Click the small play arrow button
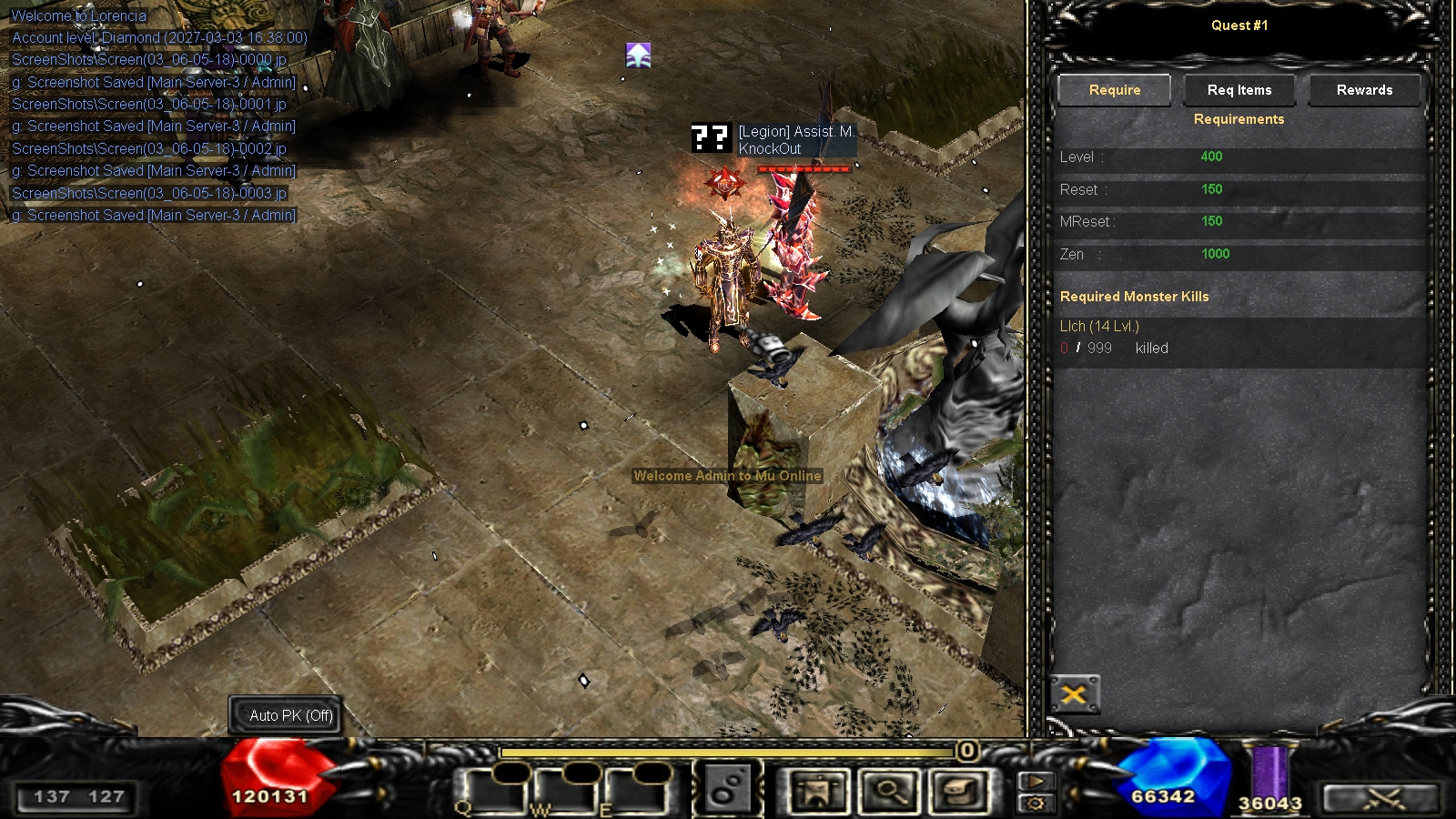The image size is (1456, 819). [x=1036, y=781]
